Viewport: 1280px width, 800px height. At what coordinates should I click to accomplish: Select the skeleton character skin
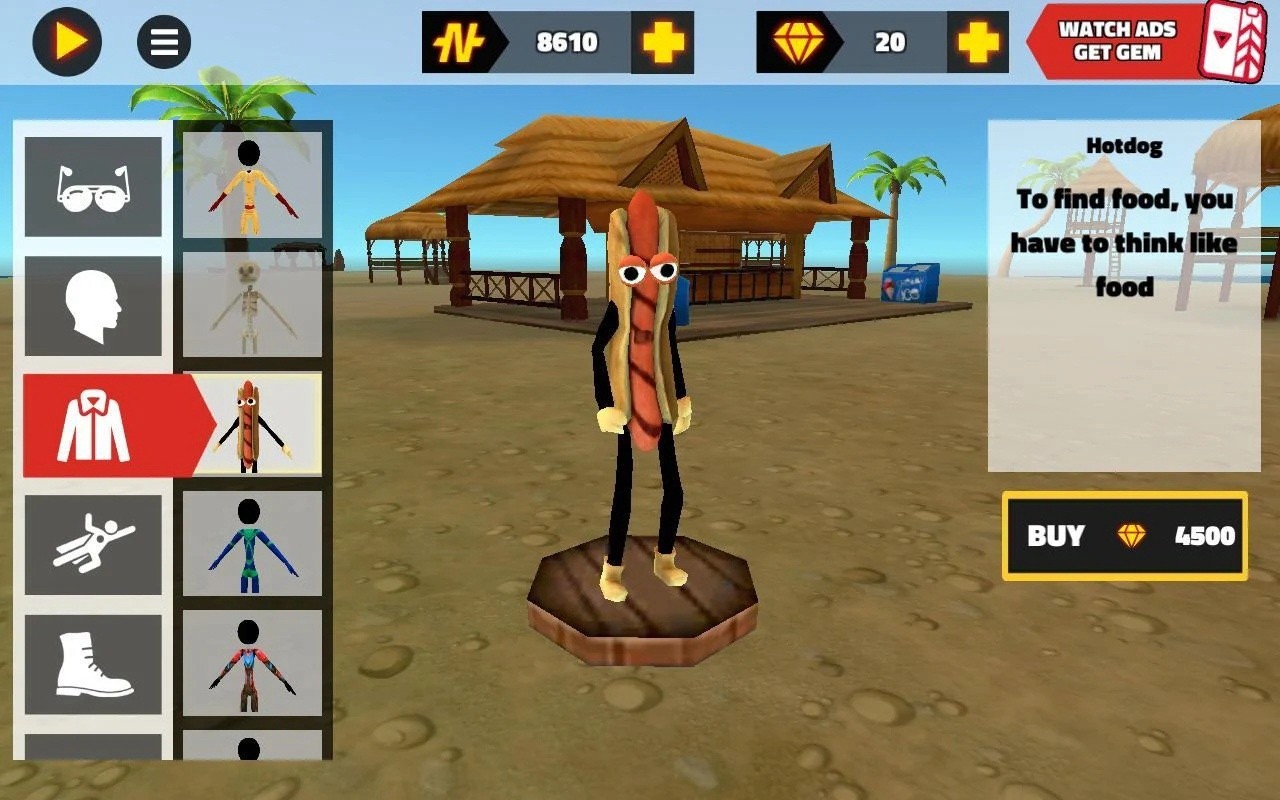pos(254,305)
